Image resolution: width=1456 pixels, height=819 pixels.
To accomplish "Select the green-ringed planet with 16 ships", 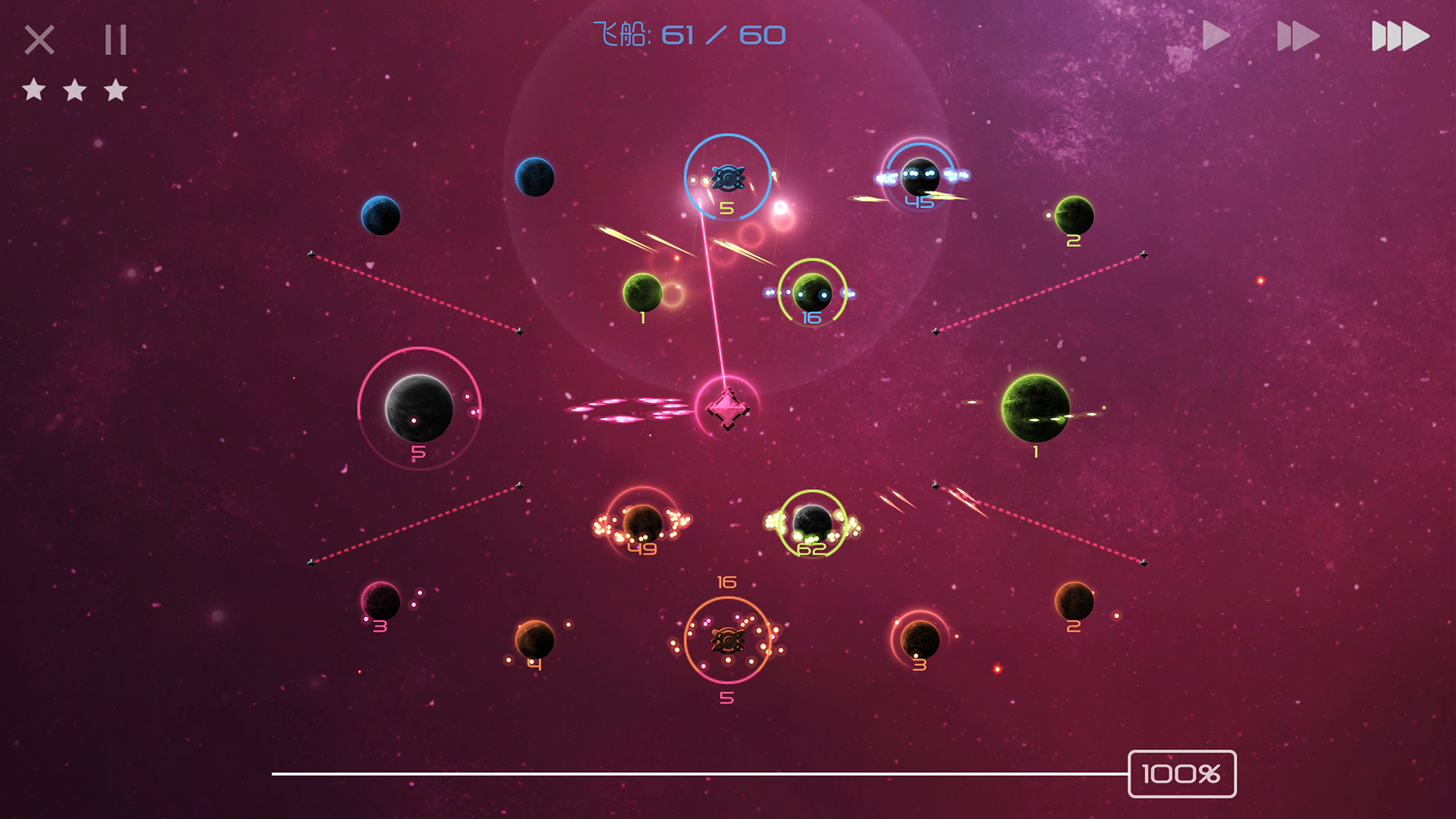I will coord(812,293).
